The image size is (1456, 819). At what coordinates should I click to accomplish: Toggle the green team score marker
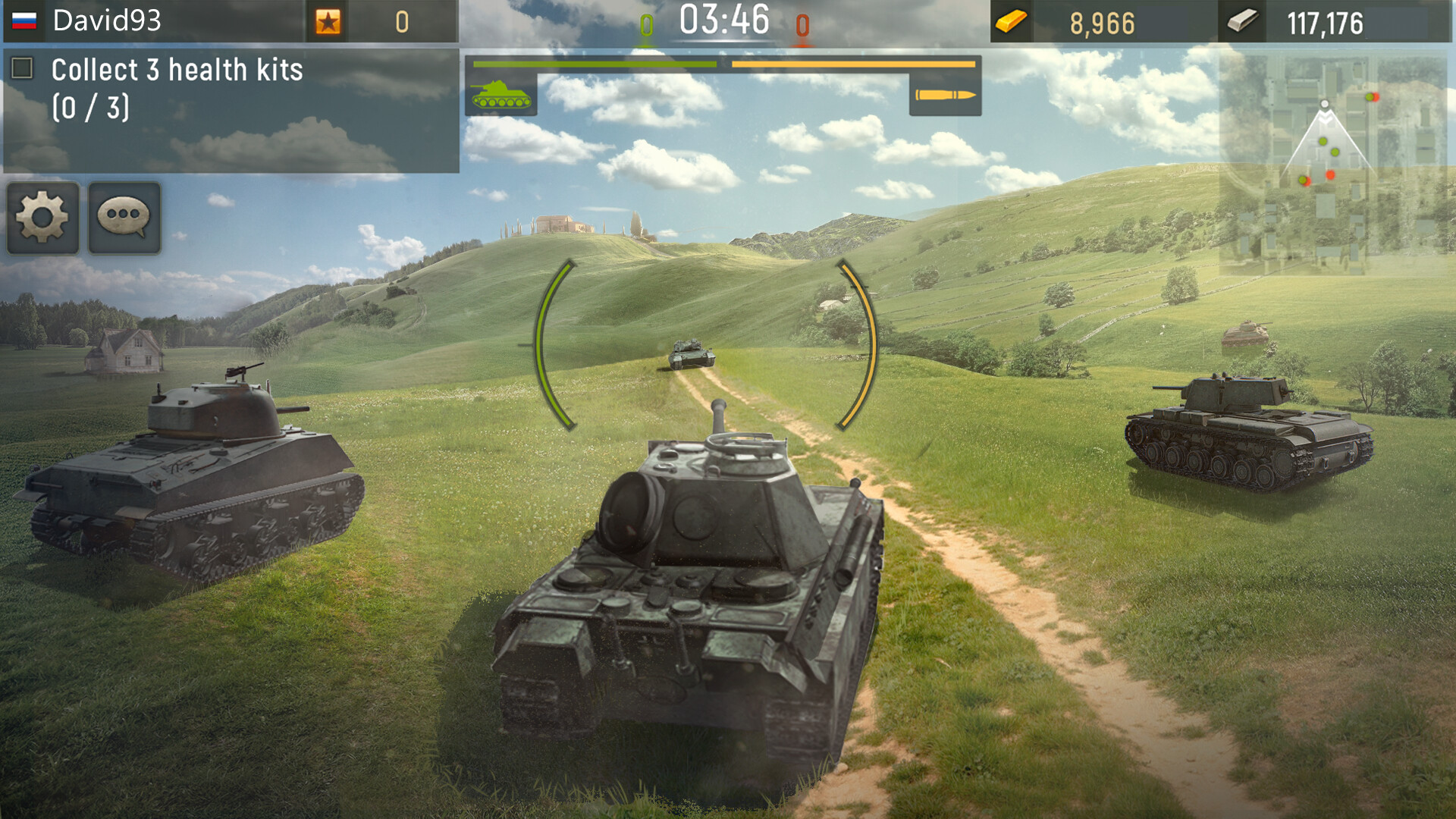point(645,23)
